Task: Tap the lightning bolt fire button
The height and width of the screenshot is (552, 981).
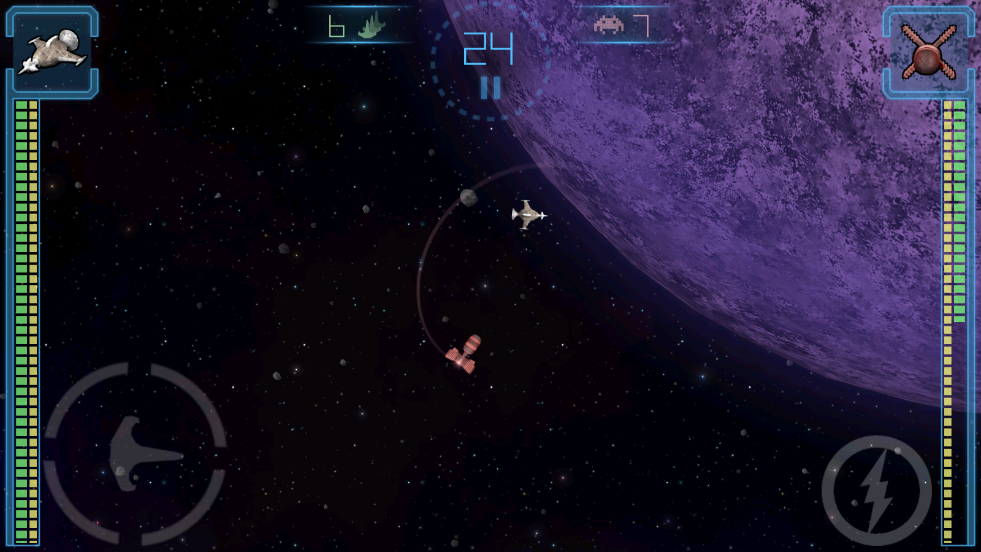Action: tap(876, 490)
